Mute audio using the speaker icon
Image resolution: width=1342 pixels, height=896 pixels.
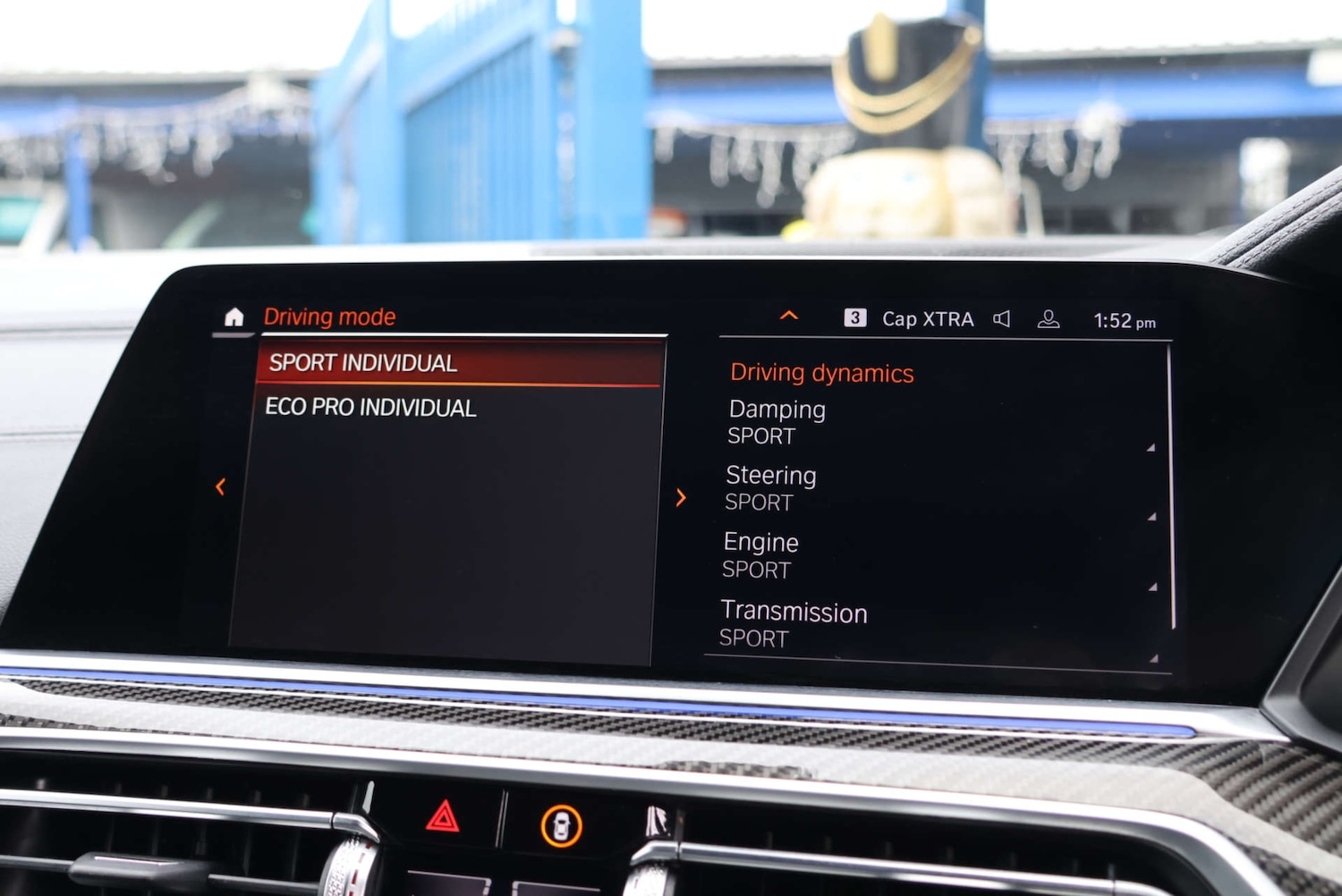click(x=1003, y=317)
